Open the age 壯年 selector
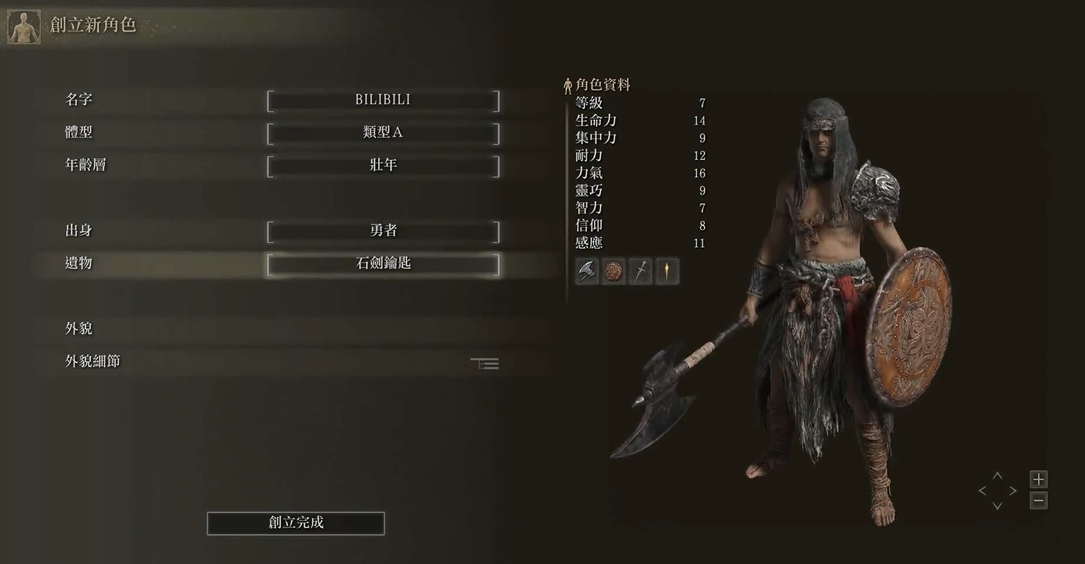 pos(383,165)
